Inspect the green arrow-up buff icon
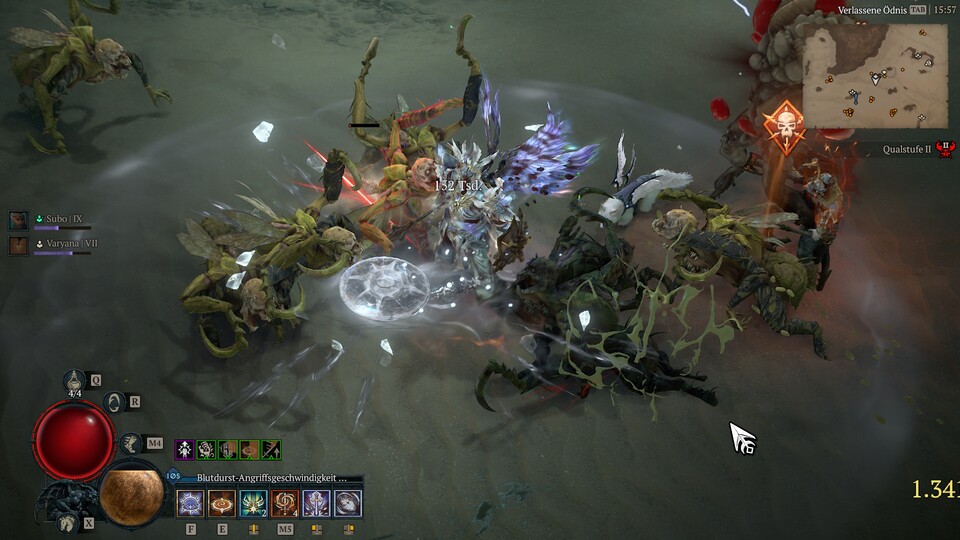 point(271,450)
